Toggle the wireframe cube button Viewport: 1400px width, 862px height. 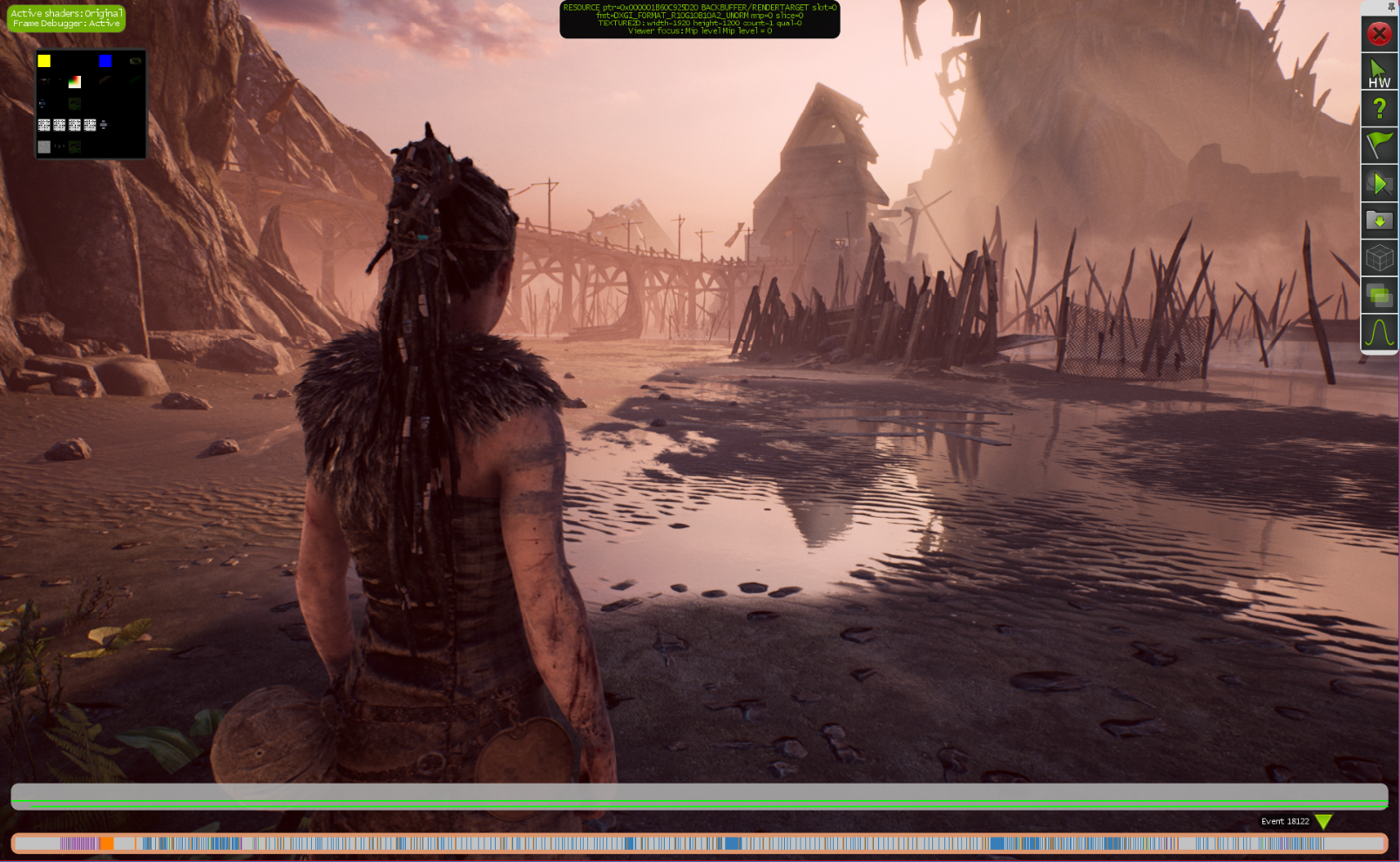pyautogui.click(x=1379, y=258)
